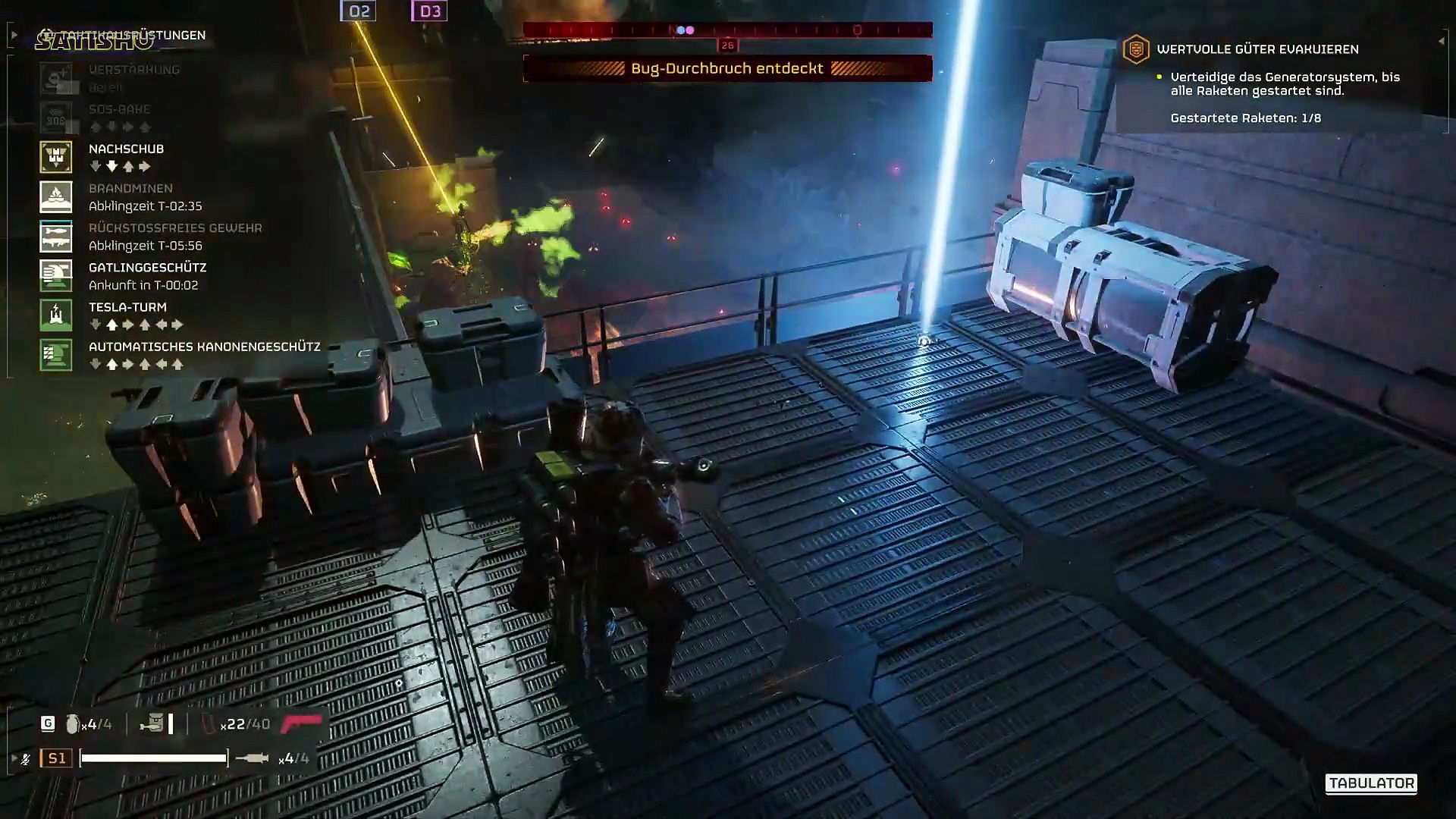Viewport: 1456px width, 819px height.
Task: Expand the Taktikausrüstungen panel arrow
Action: click(14, 35)
